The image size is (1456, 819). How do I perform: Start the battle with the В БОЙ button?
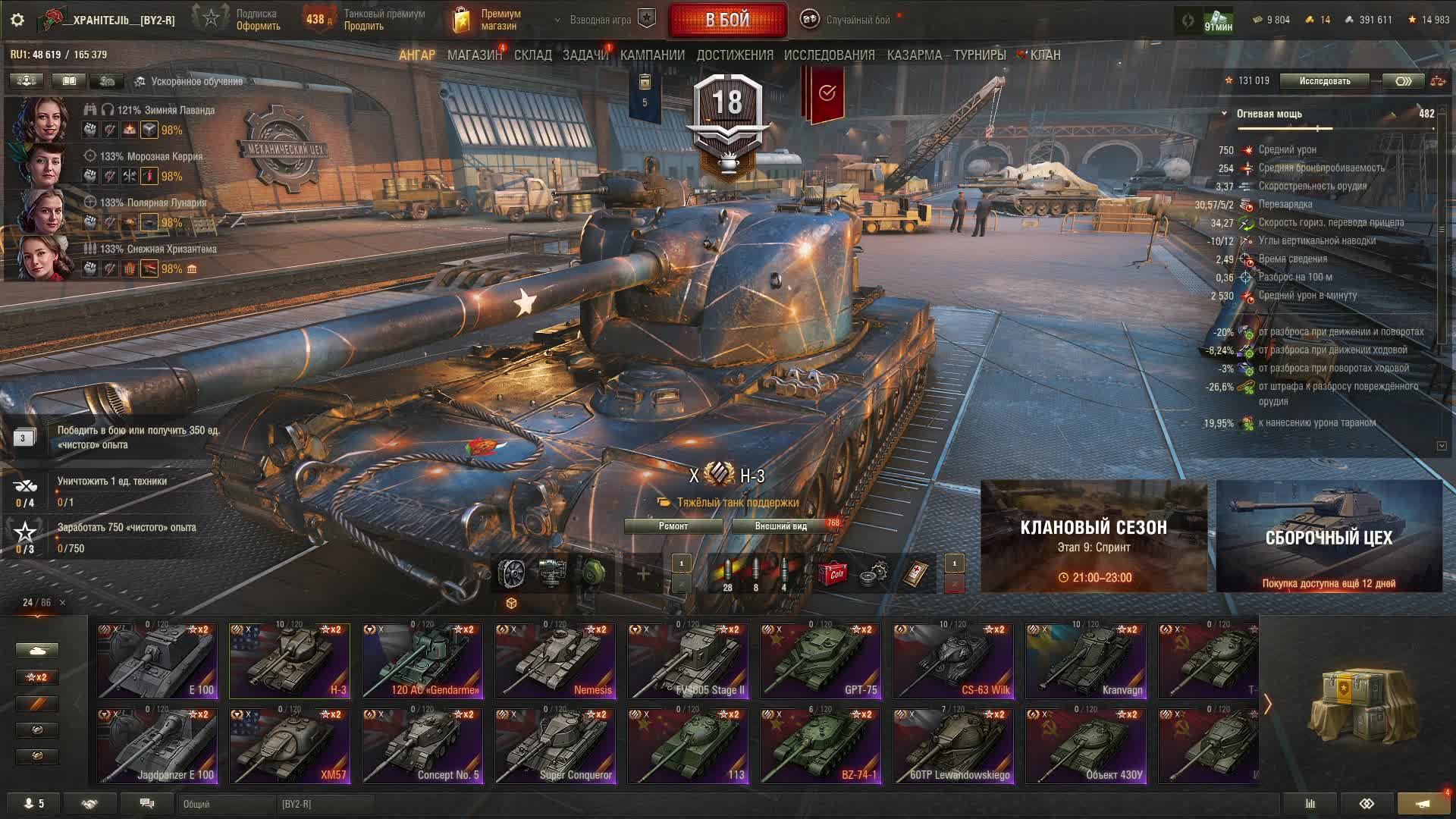(727, 20)
